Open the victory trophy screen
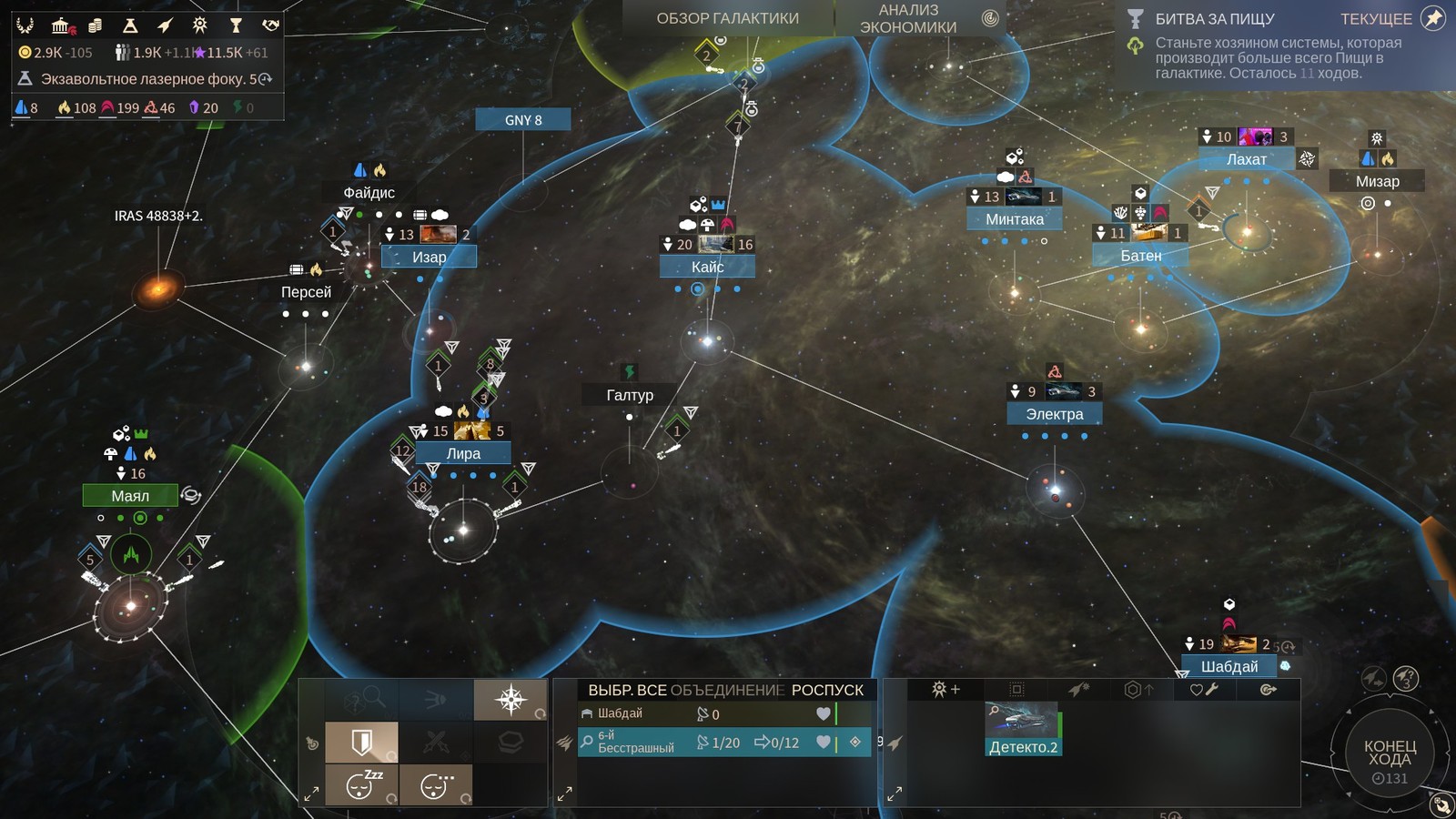 click(x=236, y=25)
